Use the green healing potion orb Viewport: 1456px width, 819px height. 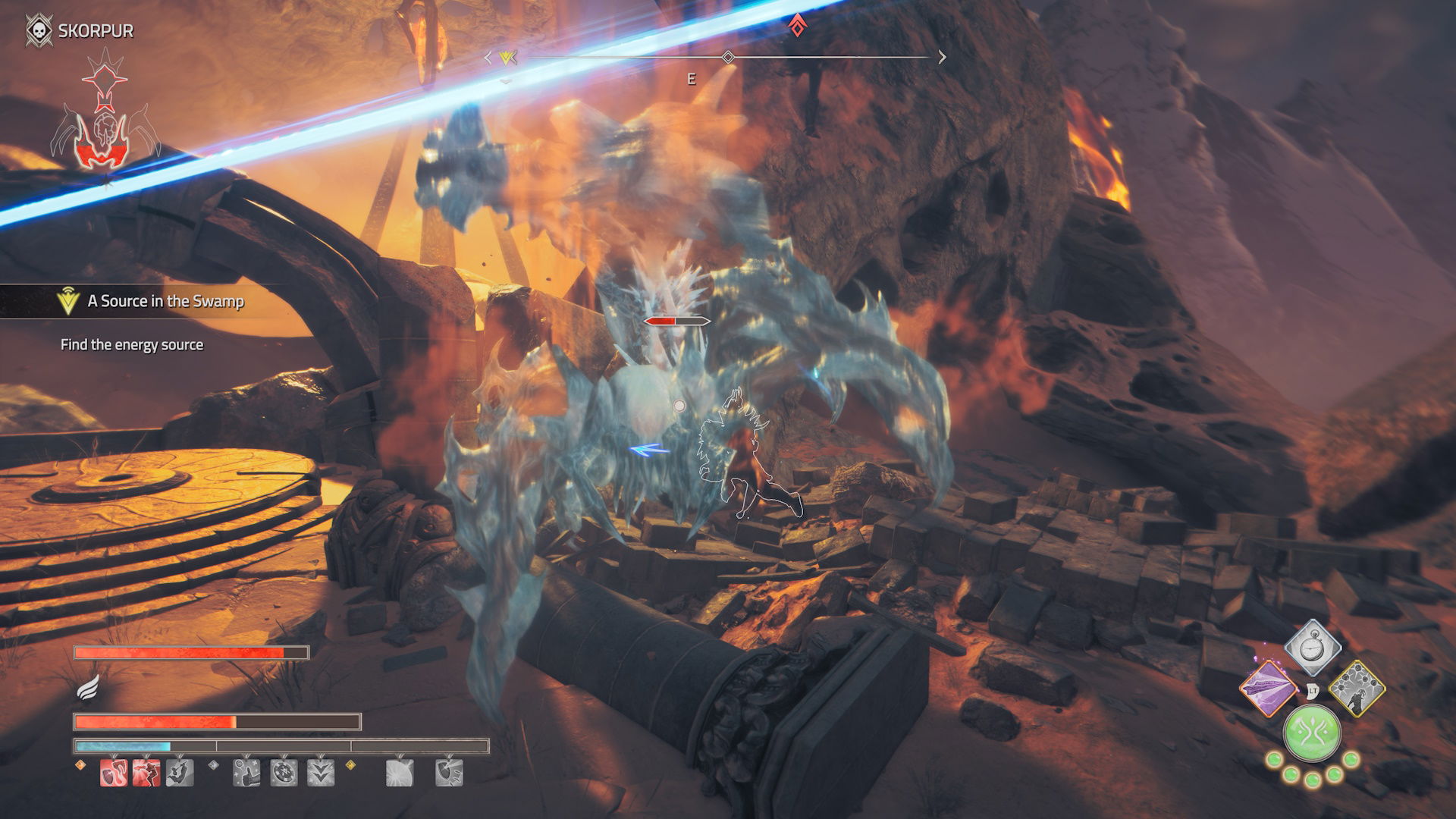(1312, 734)
